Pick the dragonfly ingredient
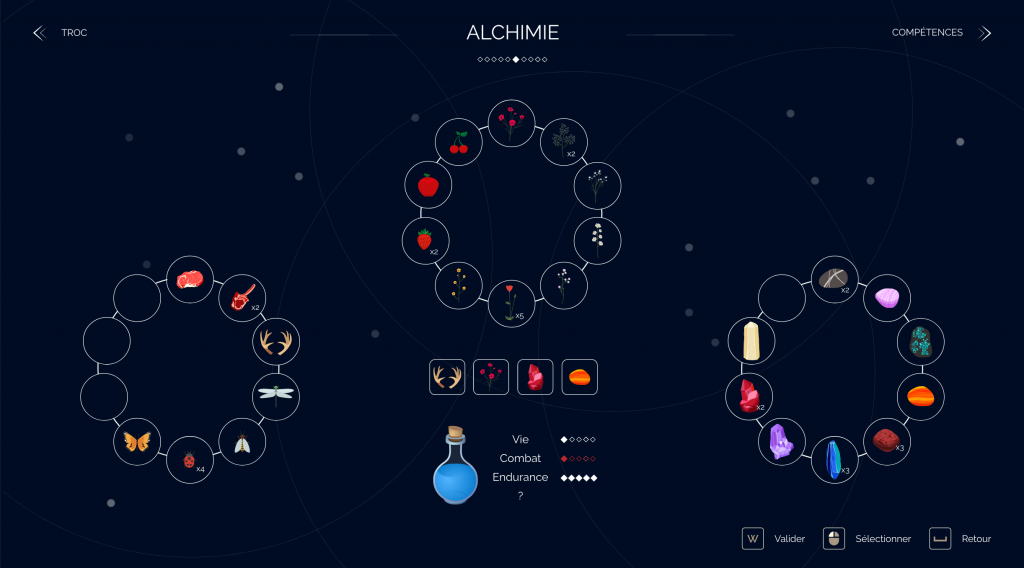 [275, 393]
